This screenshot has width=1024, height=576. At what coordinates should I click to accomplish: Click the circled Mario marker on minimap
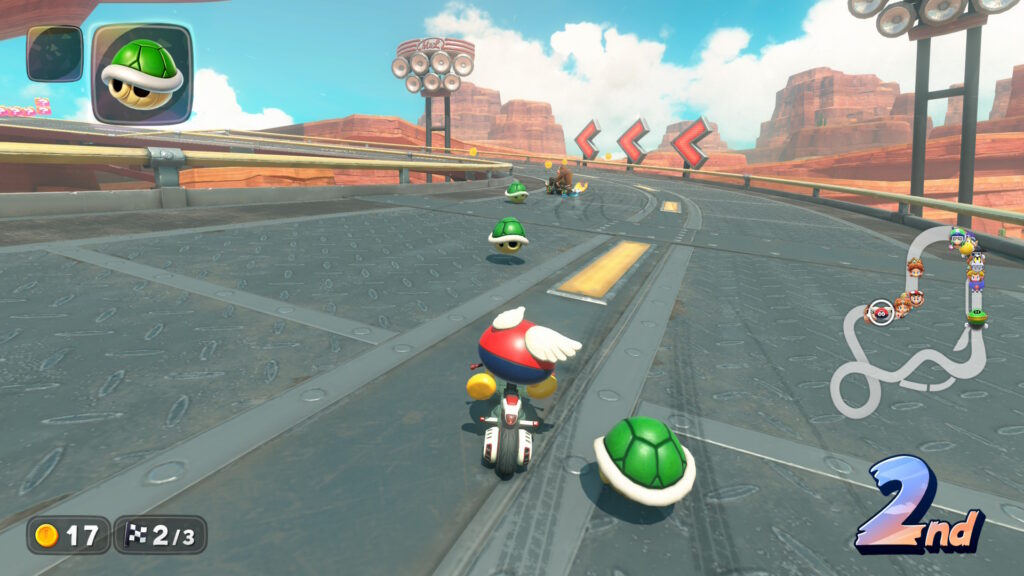880,312
